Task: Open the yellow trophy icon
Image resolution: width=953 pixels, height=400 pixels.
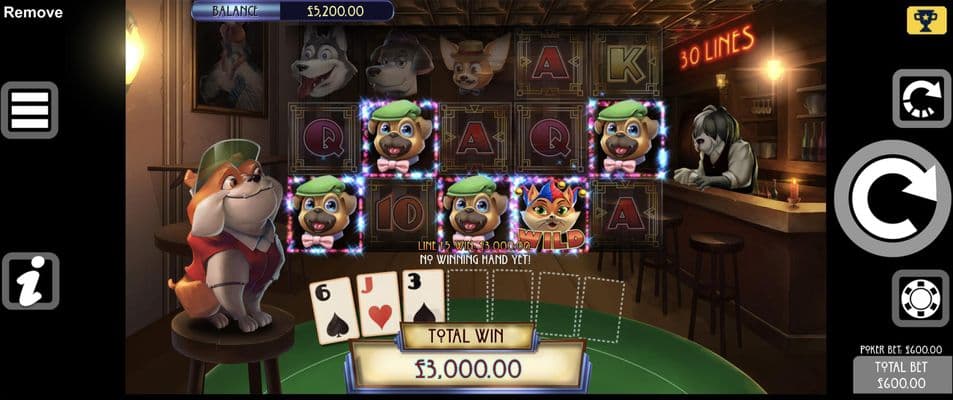Action: click(926, 20)
